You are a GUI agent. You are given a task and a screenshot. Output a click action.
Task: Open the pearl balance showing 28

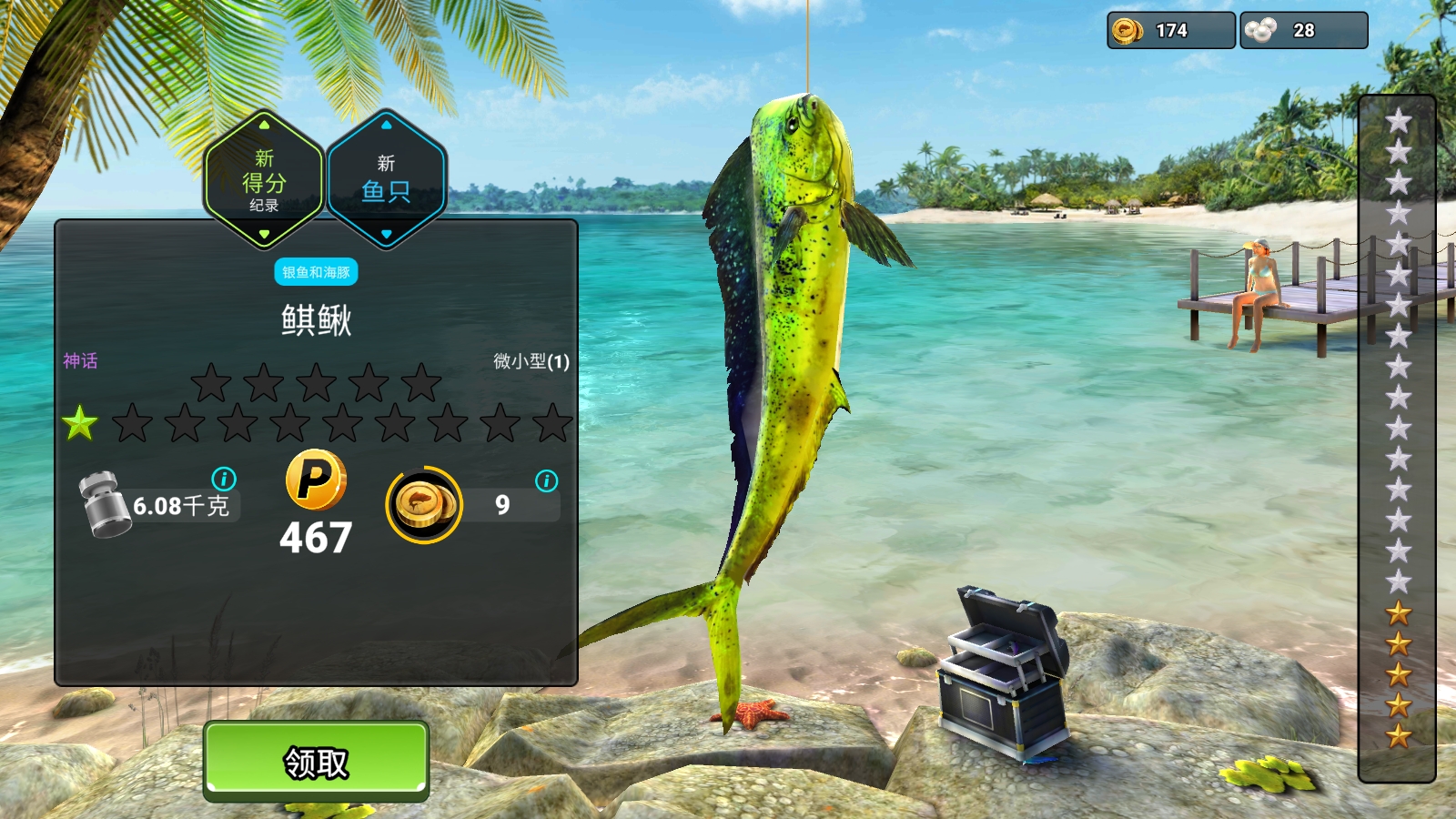(1302, 31)
